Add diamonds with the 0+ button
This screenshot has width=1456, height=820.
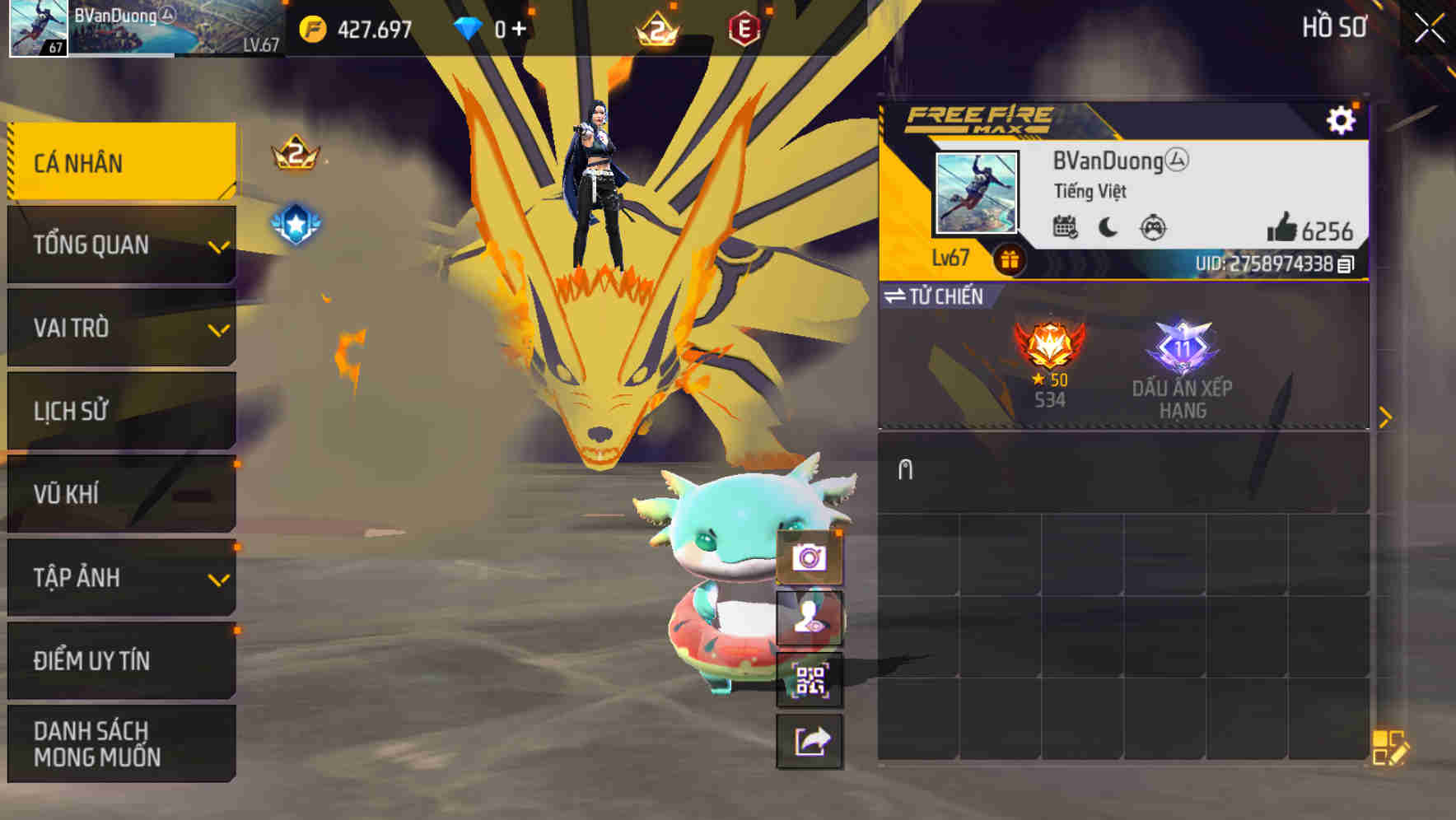512,27
